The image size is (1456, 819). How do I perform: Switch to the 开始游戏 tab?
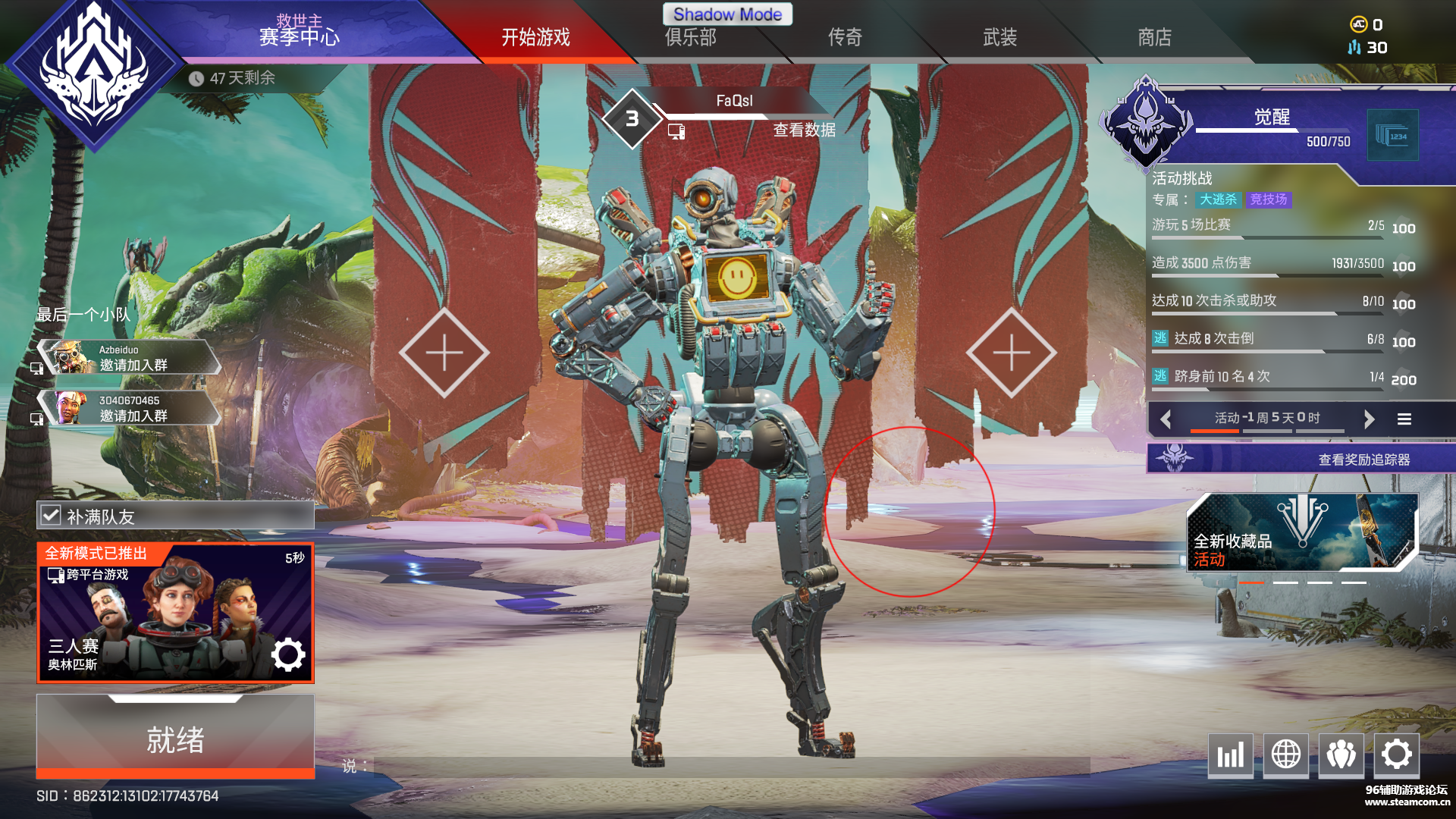click(535, 37)
